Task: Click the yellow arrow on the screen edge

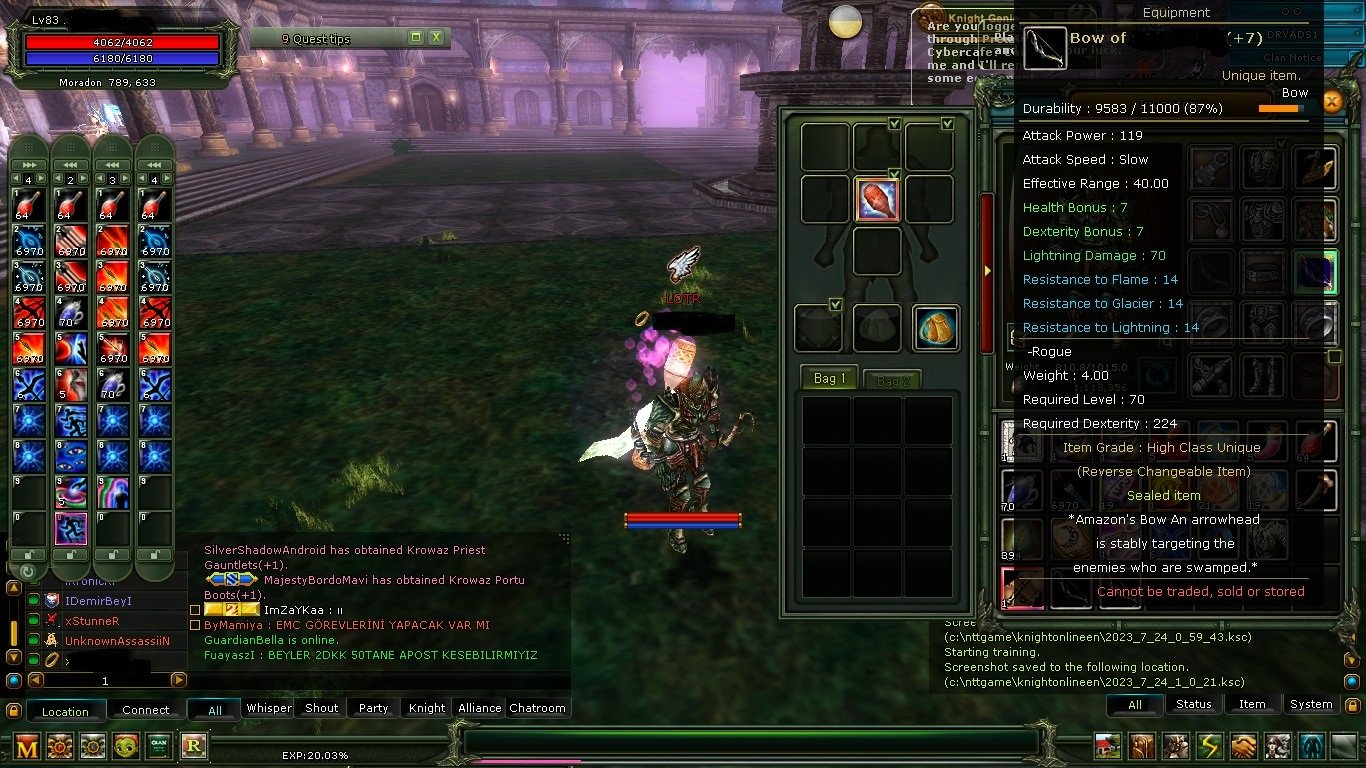Action: coord(988,269)
